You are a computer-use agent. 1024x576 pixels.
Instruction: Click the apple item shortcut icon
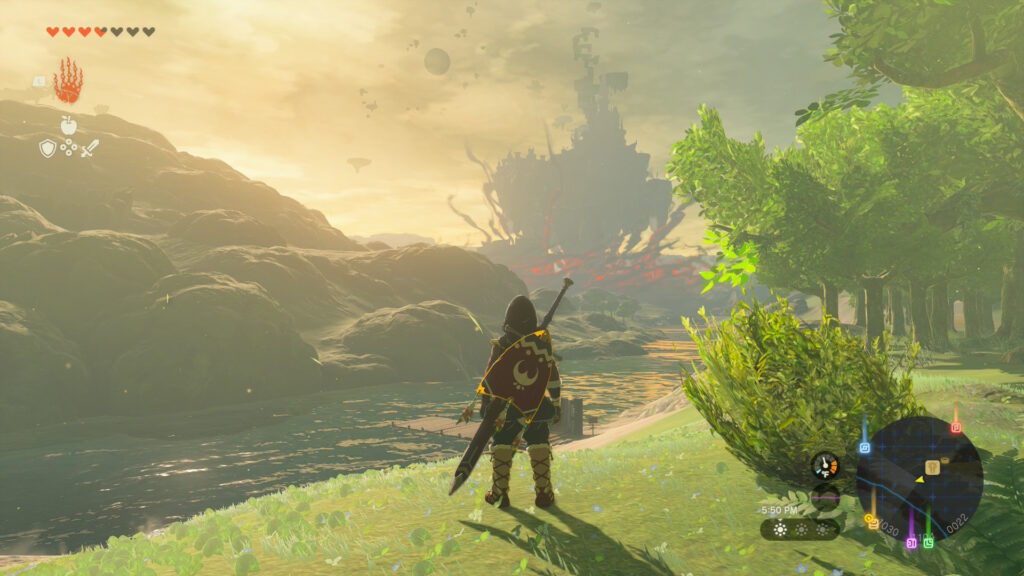click(x=68, y=125)
